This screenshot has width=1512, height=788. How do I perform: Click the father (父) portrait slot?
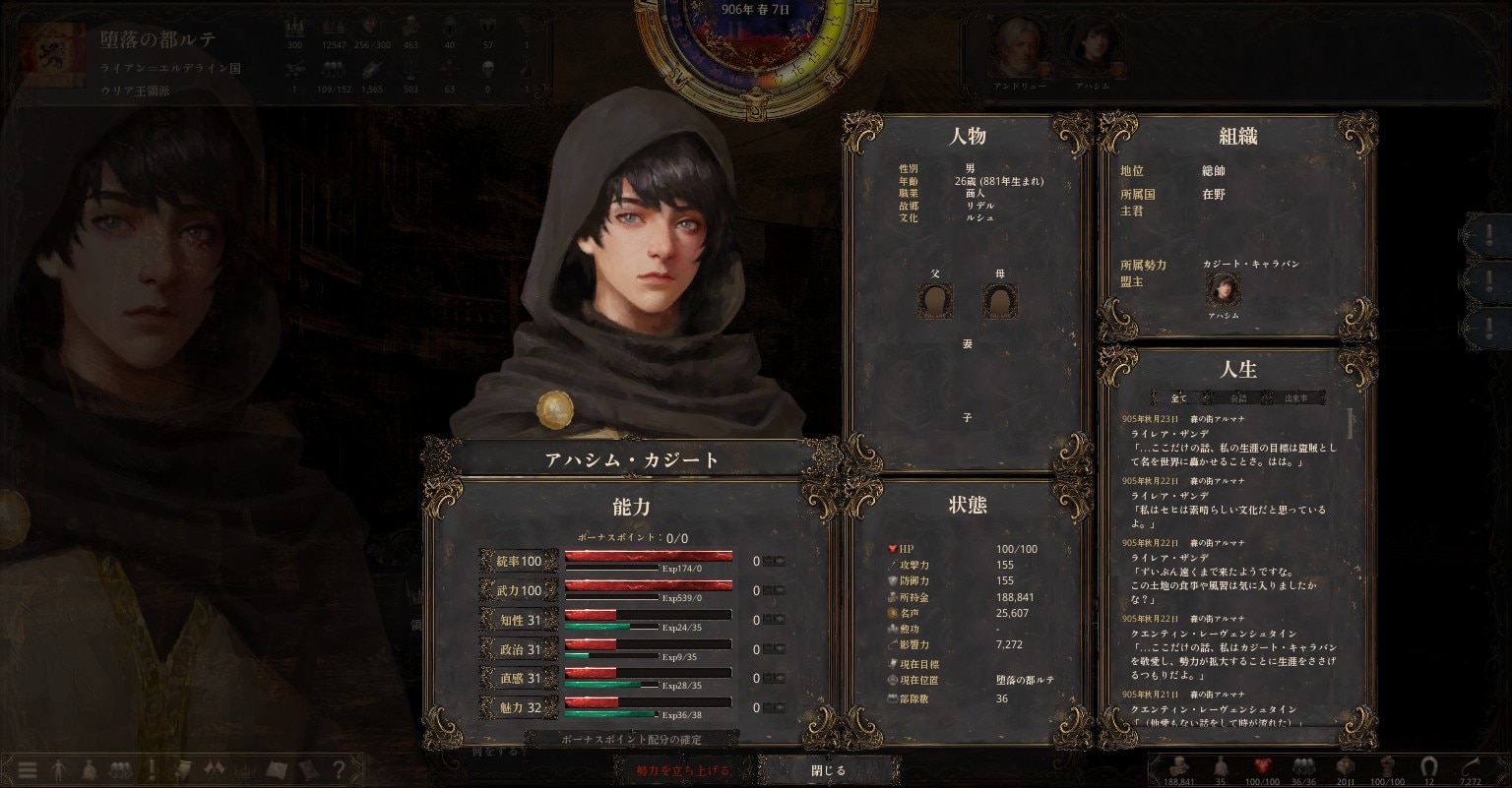coord(935,301)
